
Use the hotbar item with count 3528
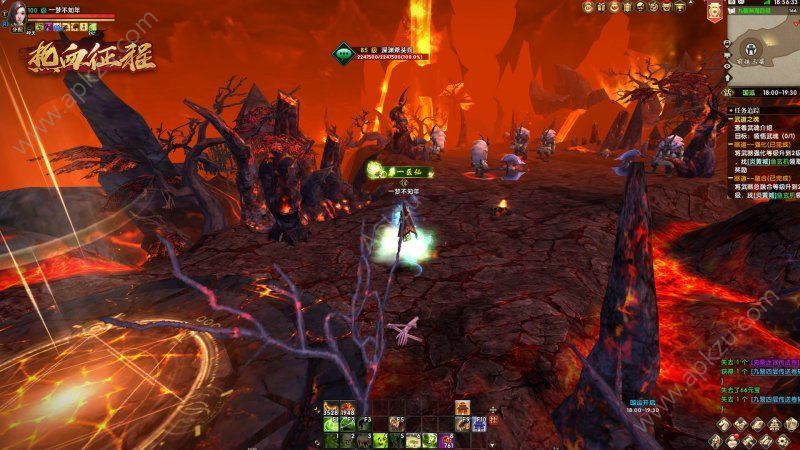(x=330, y=408)
